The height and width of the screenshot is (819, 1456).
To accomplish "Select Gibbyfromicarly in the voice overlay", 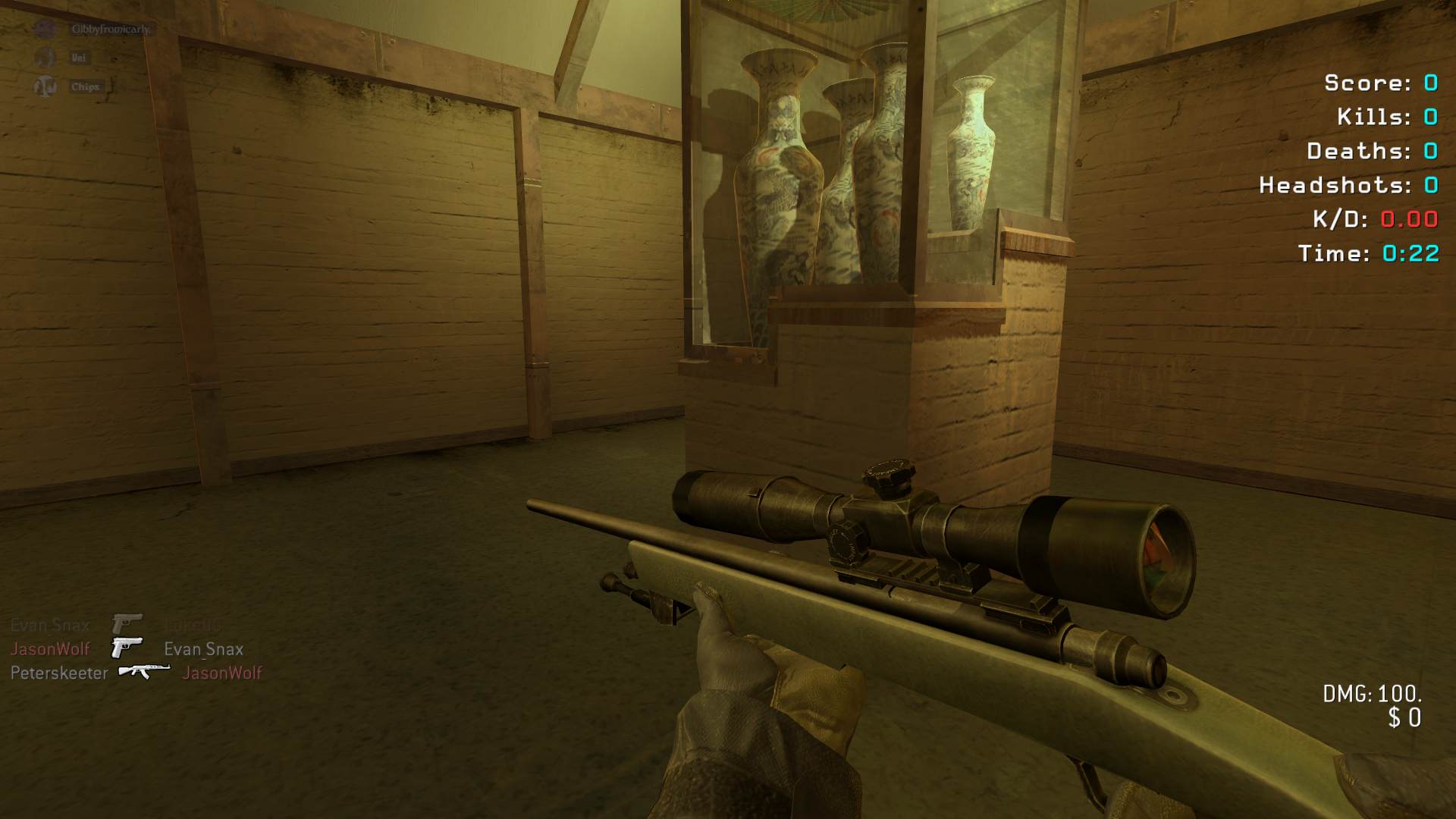I will [110, 30].
